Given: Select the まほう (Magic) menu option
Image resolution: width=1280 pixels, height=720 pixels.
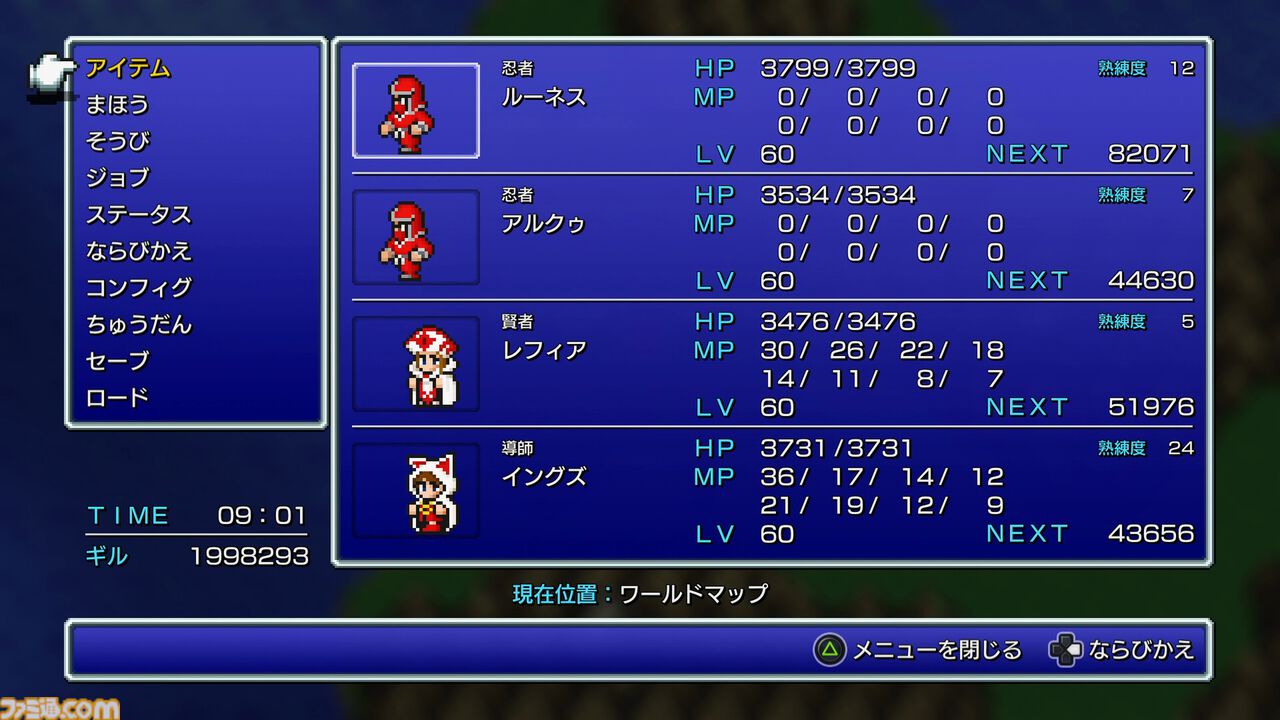Looking at the screenshot, I should click(x=120, y=106).
